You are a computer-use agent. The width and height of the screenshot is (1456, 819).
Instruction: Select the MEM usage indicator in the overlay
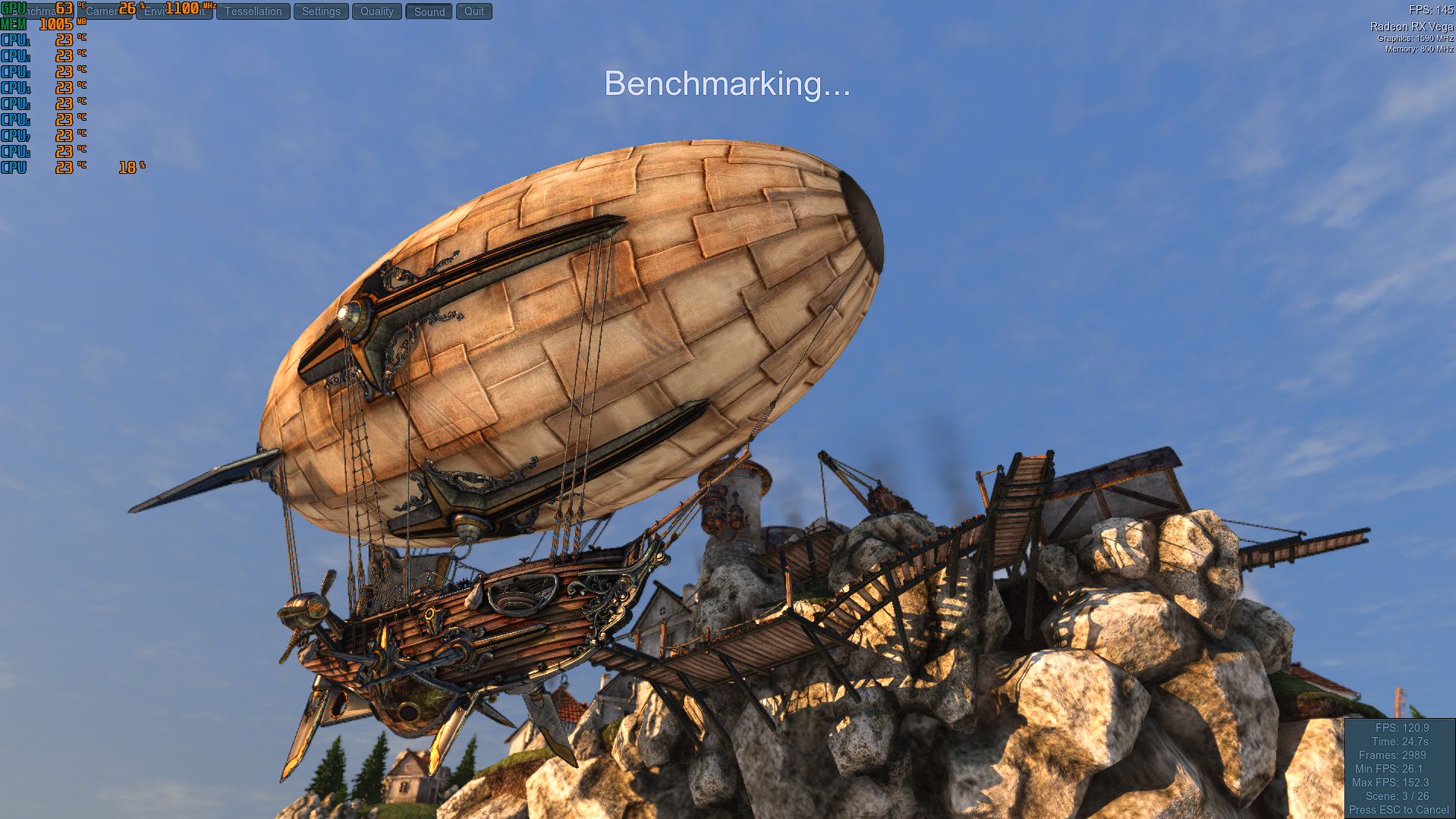click(34, 24)
